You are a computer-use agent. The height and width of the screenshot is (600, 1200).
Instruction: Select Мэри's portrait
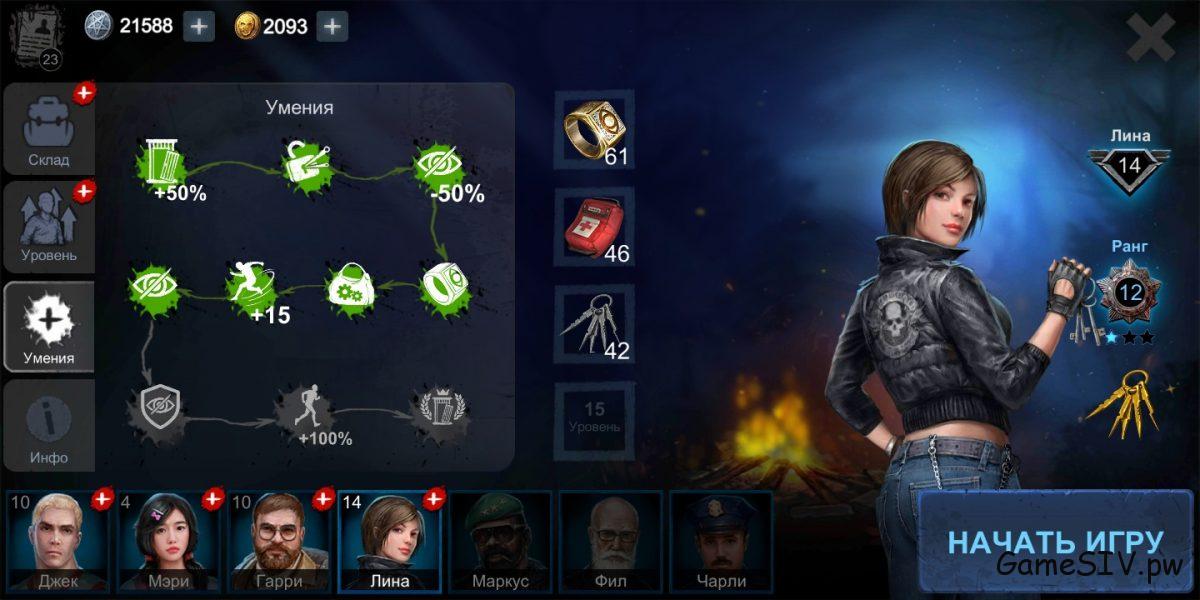point(168,540)
